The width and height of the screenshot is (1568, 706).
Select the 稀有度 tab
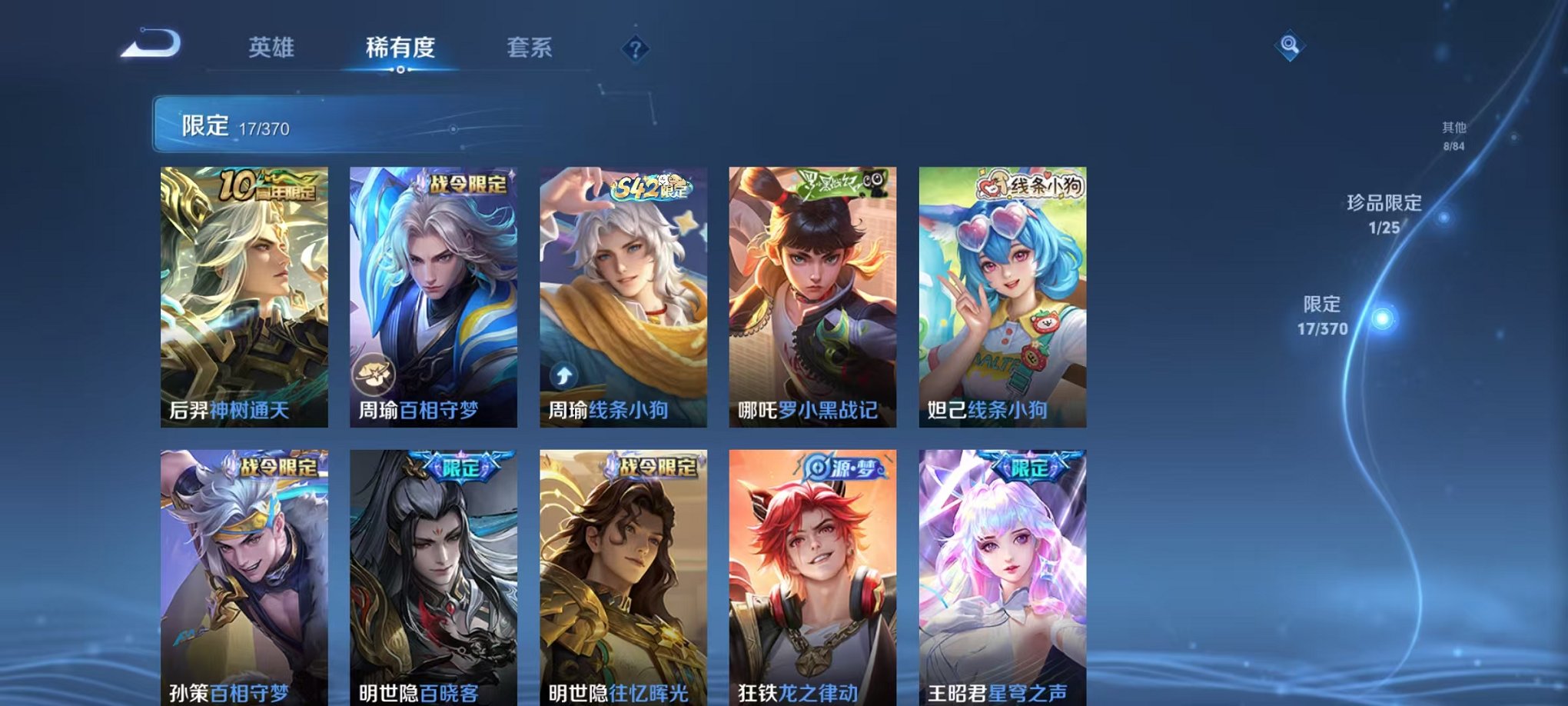click(x=400, y=46)
